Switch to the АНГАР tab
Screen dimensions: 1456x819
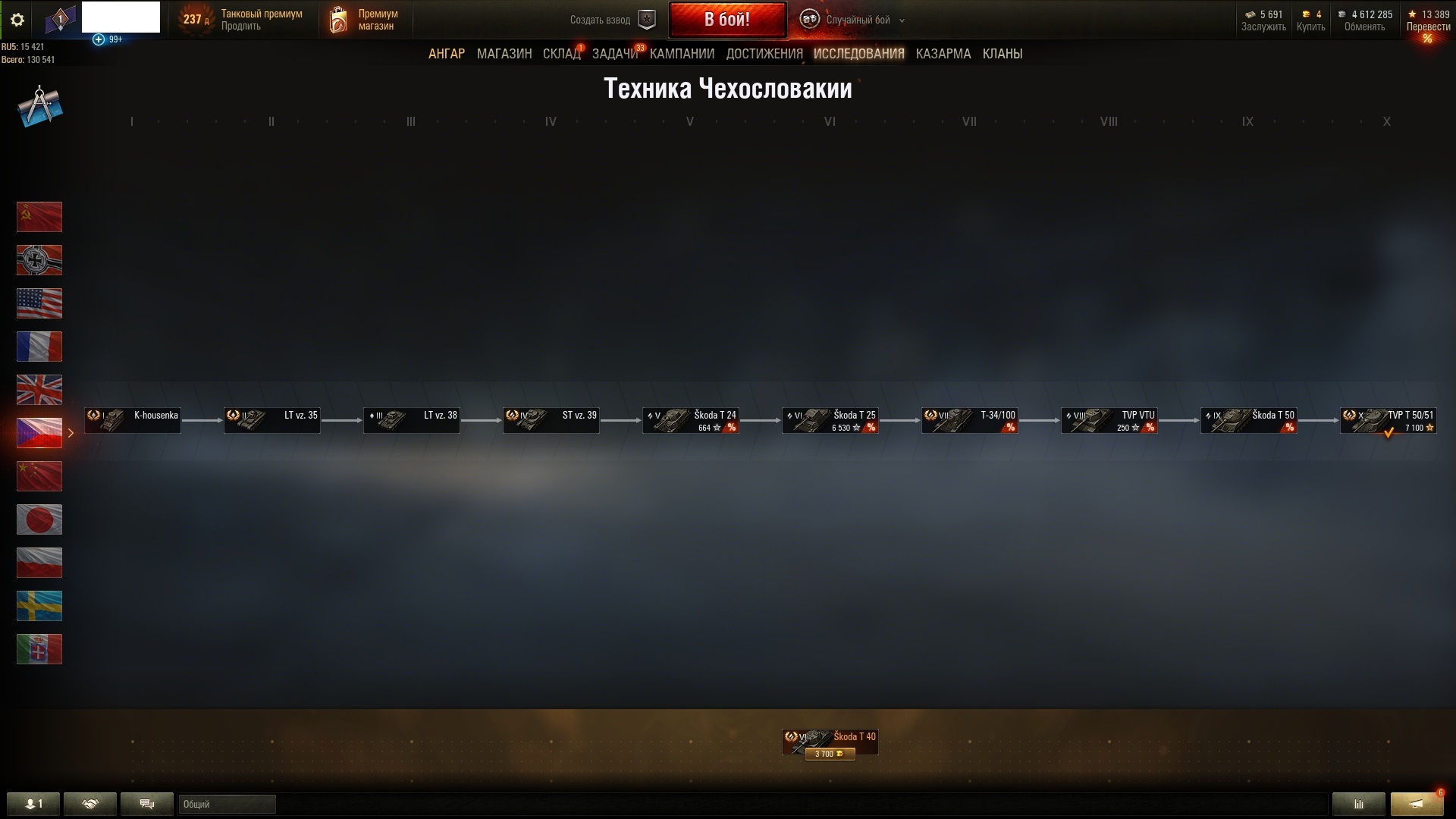[447, 53]
